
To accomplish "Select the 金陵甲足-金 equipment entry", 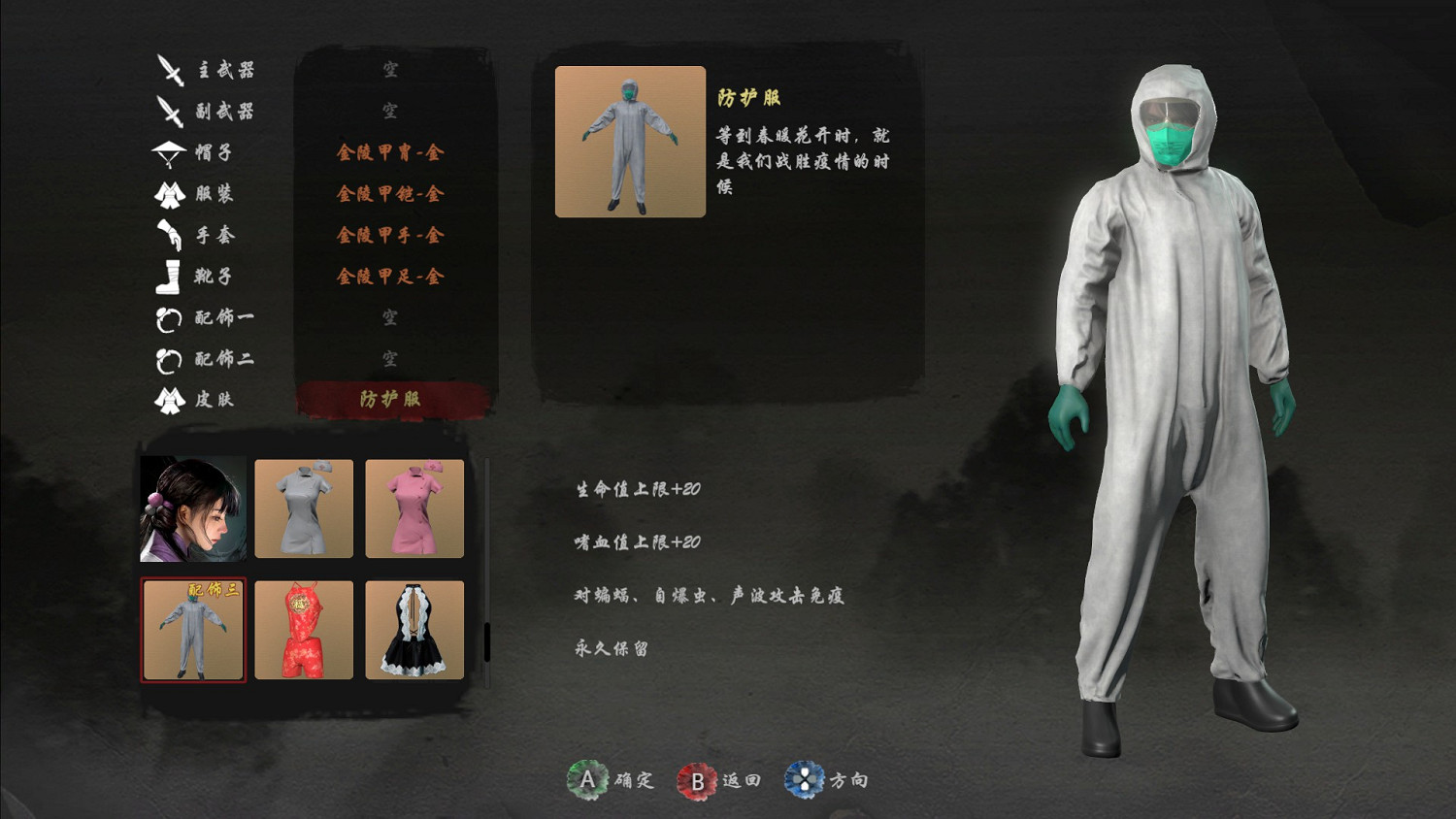I will tap(390, 277).
